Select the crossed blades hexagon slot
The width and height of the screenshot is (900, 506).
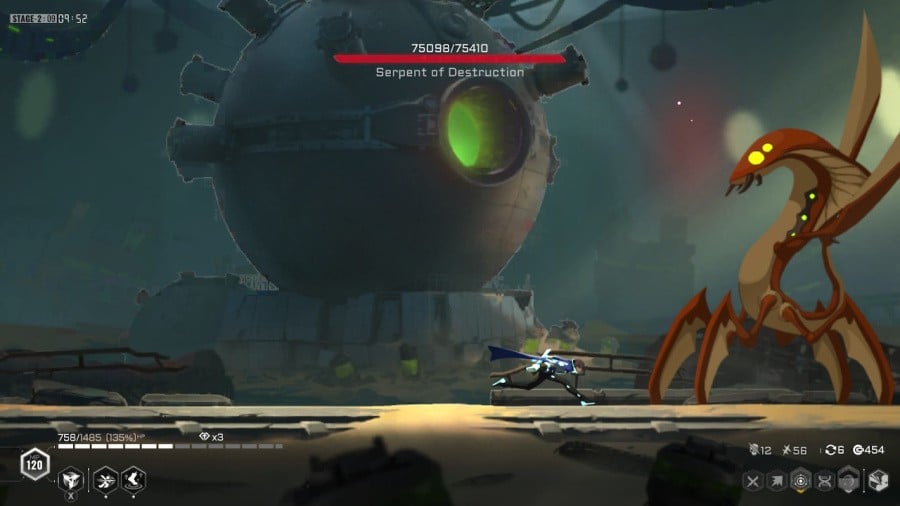(753, 482)
